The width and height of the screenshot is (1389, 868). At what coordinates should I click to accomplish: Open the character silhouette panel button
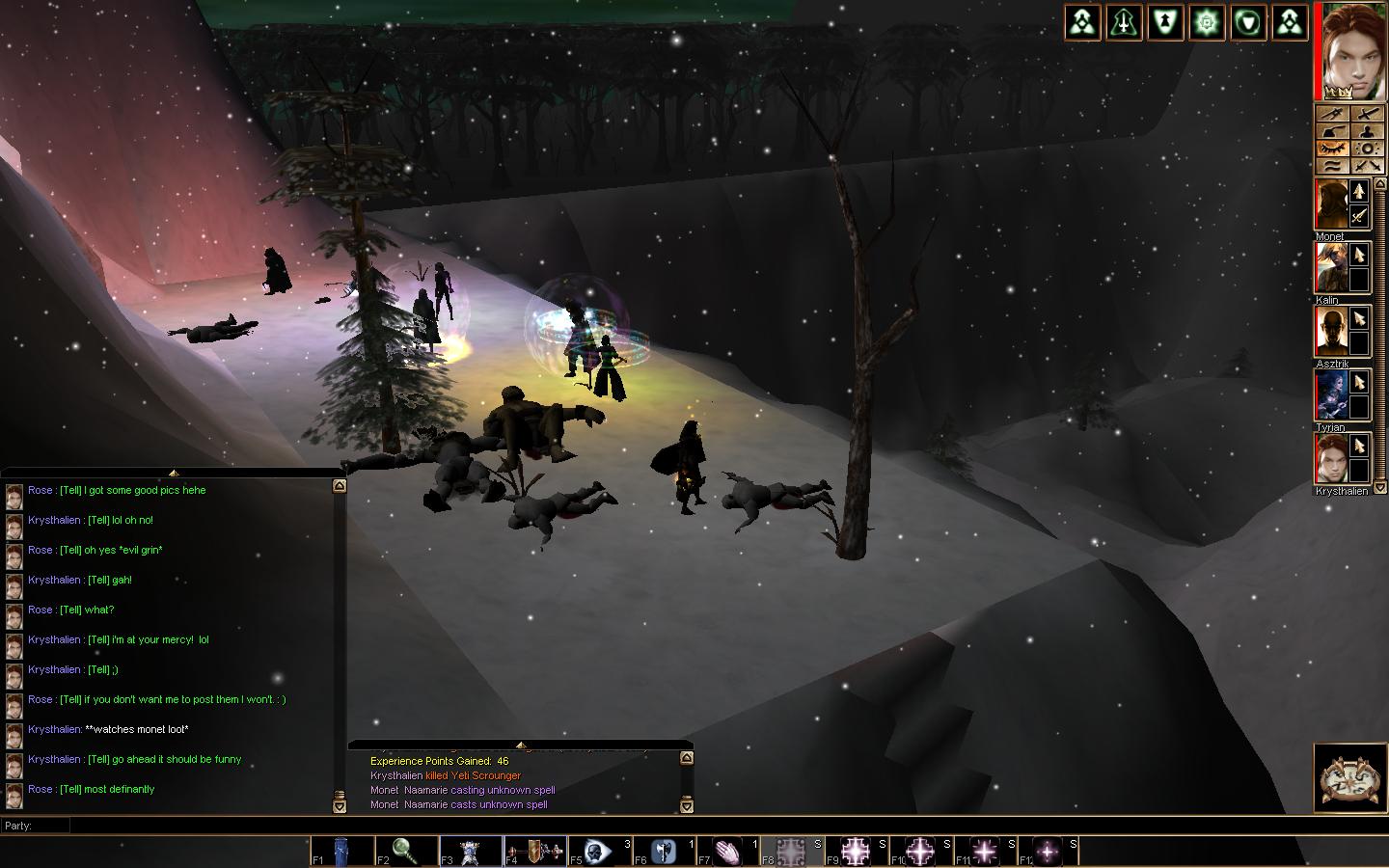pos(1367,131)
